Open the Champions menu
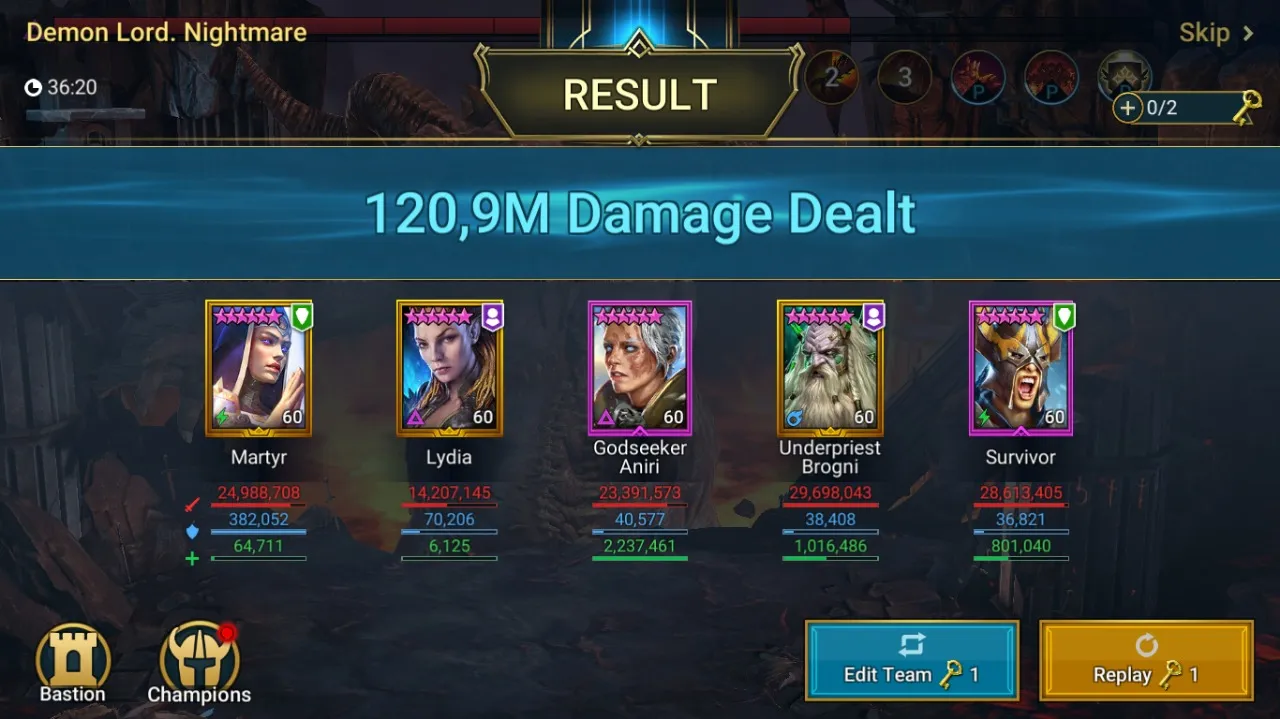 199,663
